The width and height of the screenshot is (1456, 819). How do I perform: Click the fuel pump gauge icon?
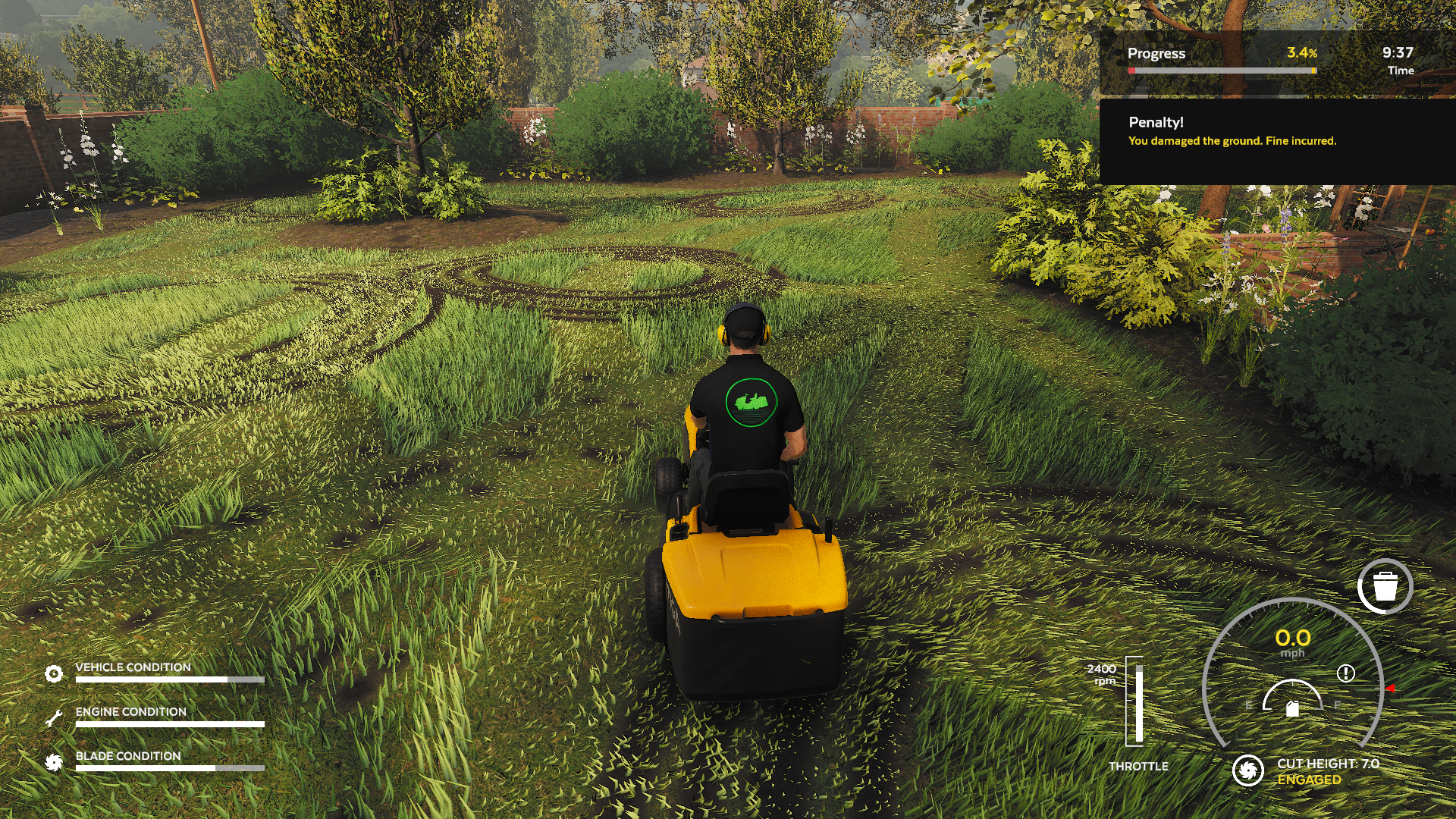(x=1293, y=708)
